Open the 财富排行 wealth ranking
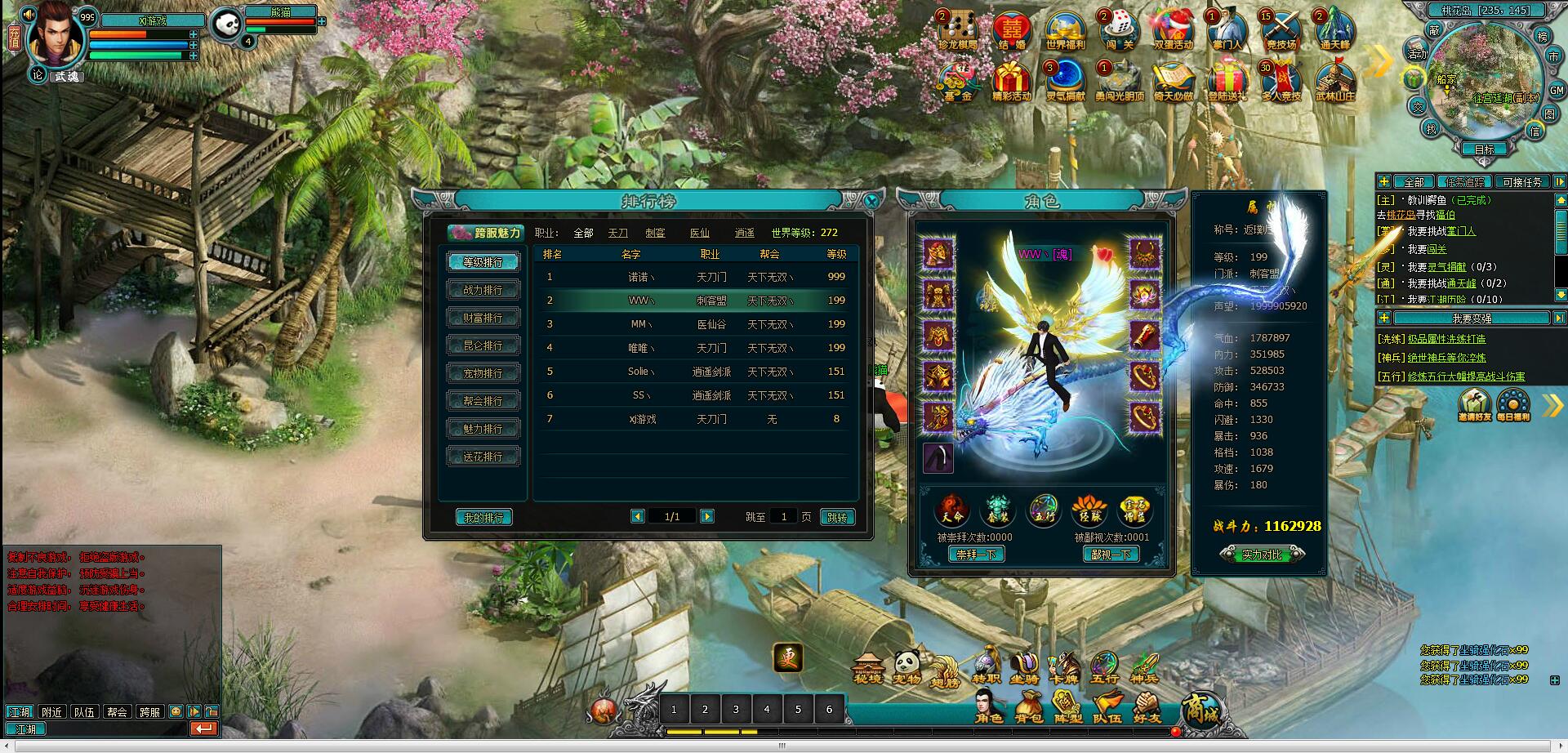The width and height of the screenshot is (1568, 753). [x=483, y=318]
